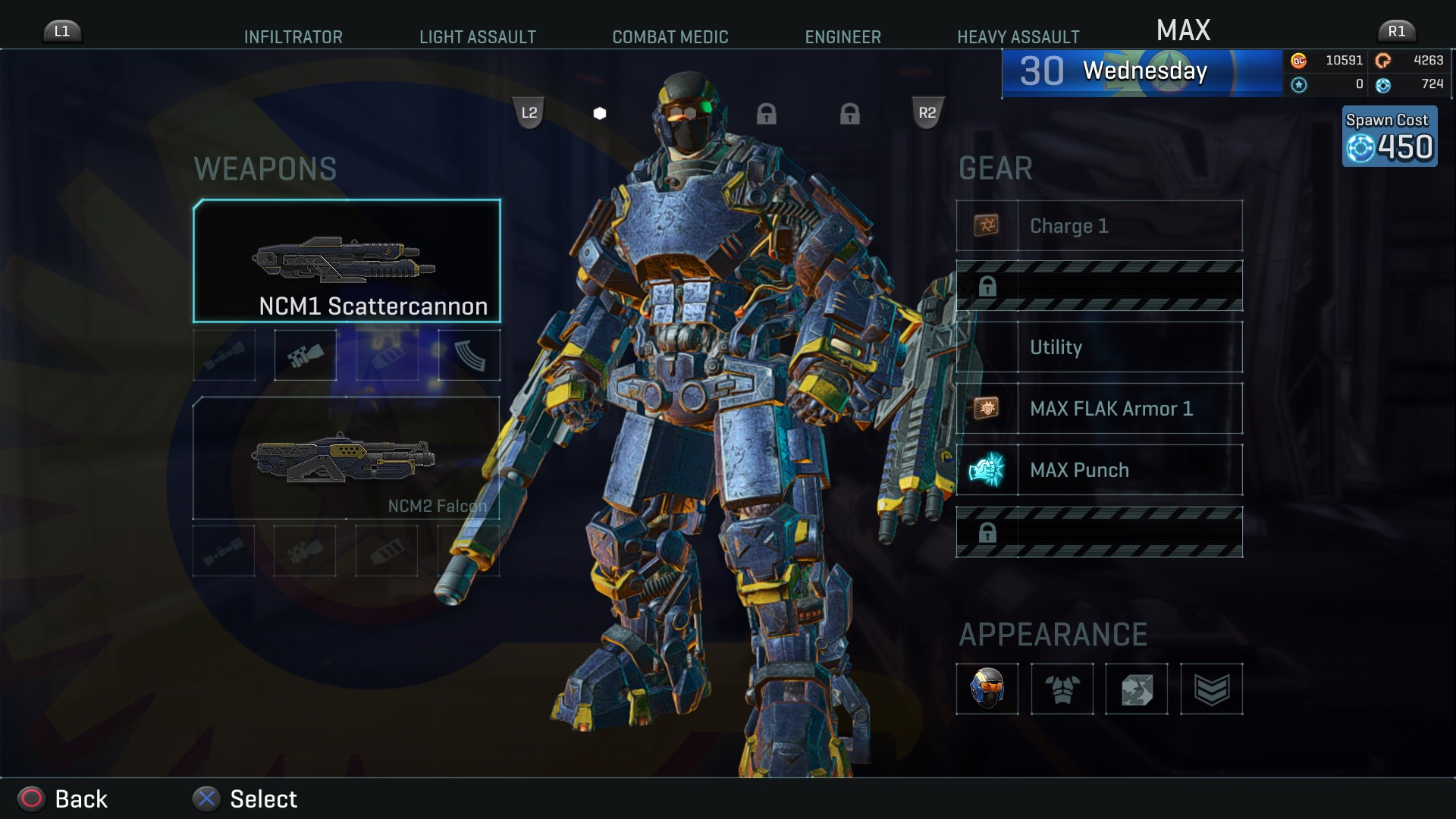Open the body armor appearance slot
This screenshot has width=1456, height=819.
coord(1062,689)
